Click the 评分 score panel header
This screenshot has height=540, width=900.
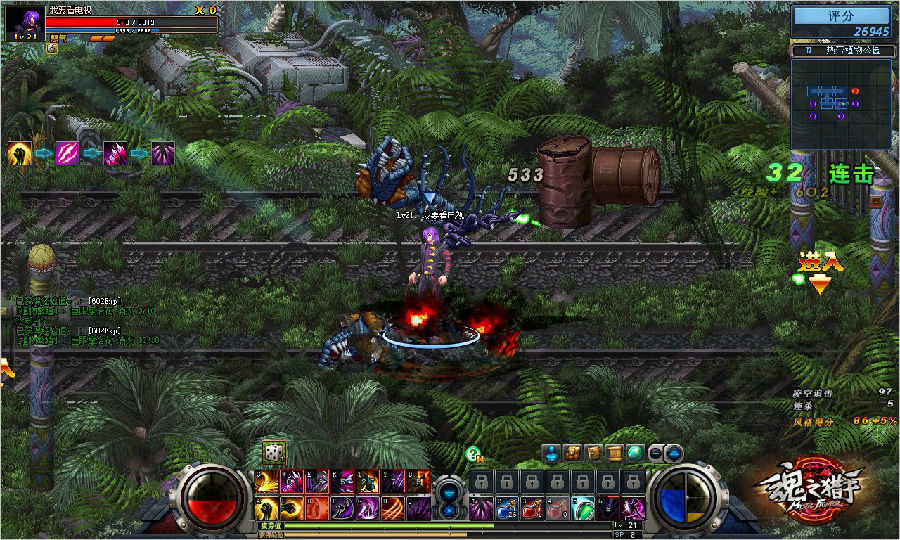click(x=840, y=17)
